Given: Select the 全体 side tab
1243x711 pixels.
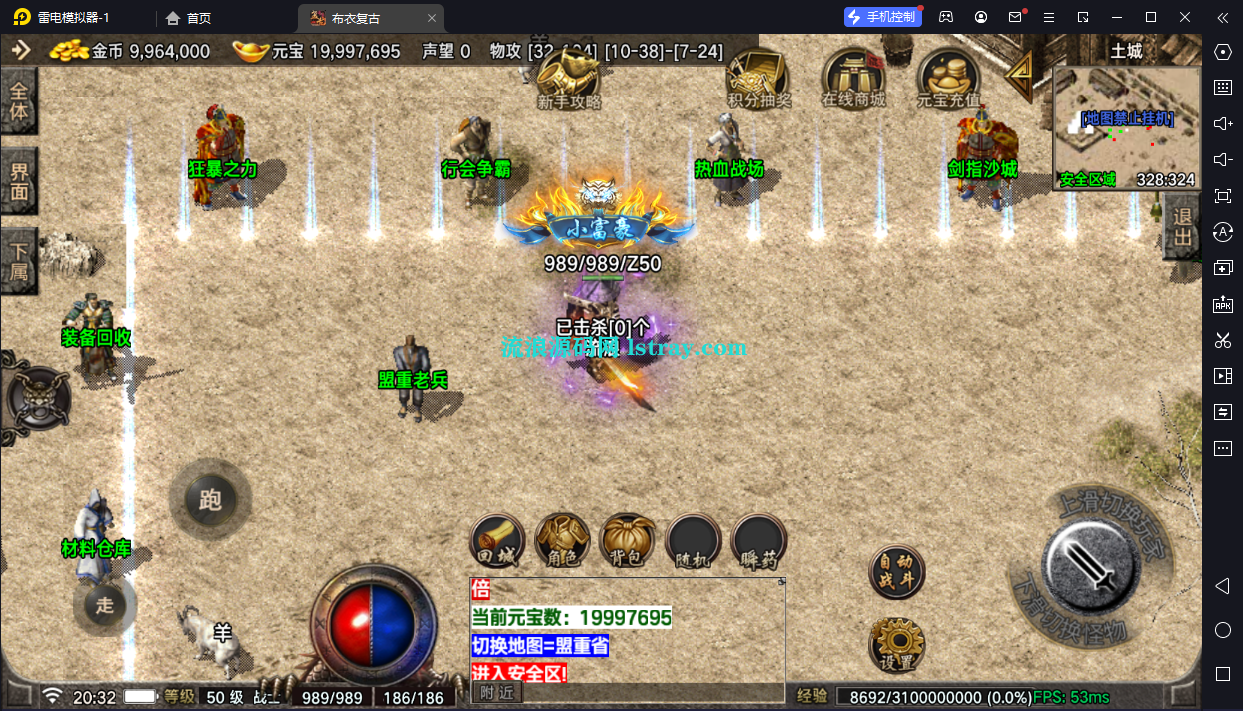Looking at the screenshot, I should coord(19,101).
